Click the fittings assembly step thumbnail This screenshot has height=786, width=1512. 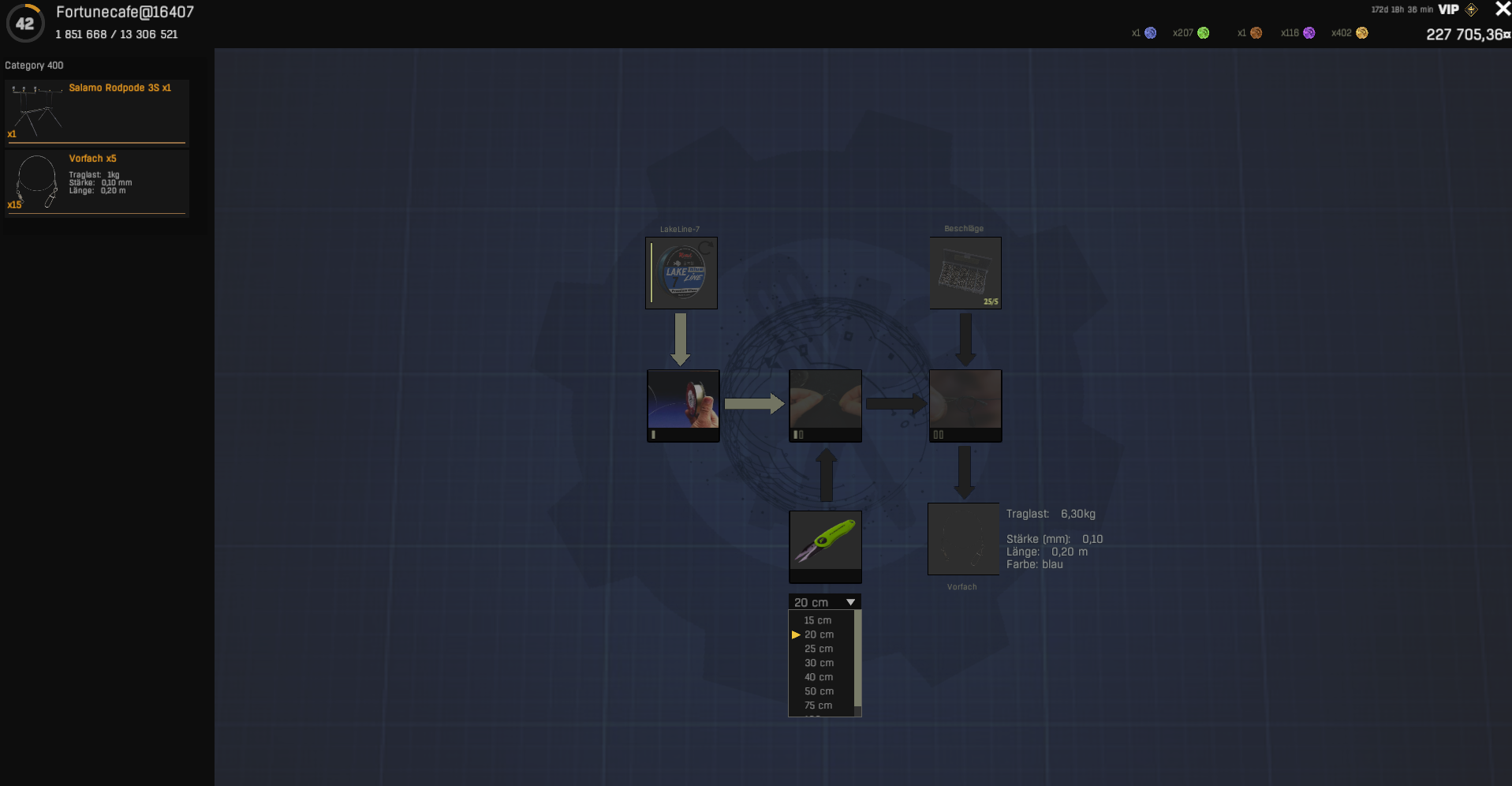tap(965, 405)
